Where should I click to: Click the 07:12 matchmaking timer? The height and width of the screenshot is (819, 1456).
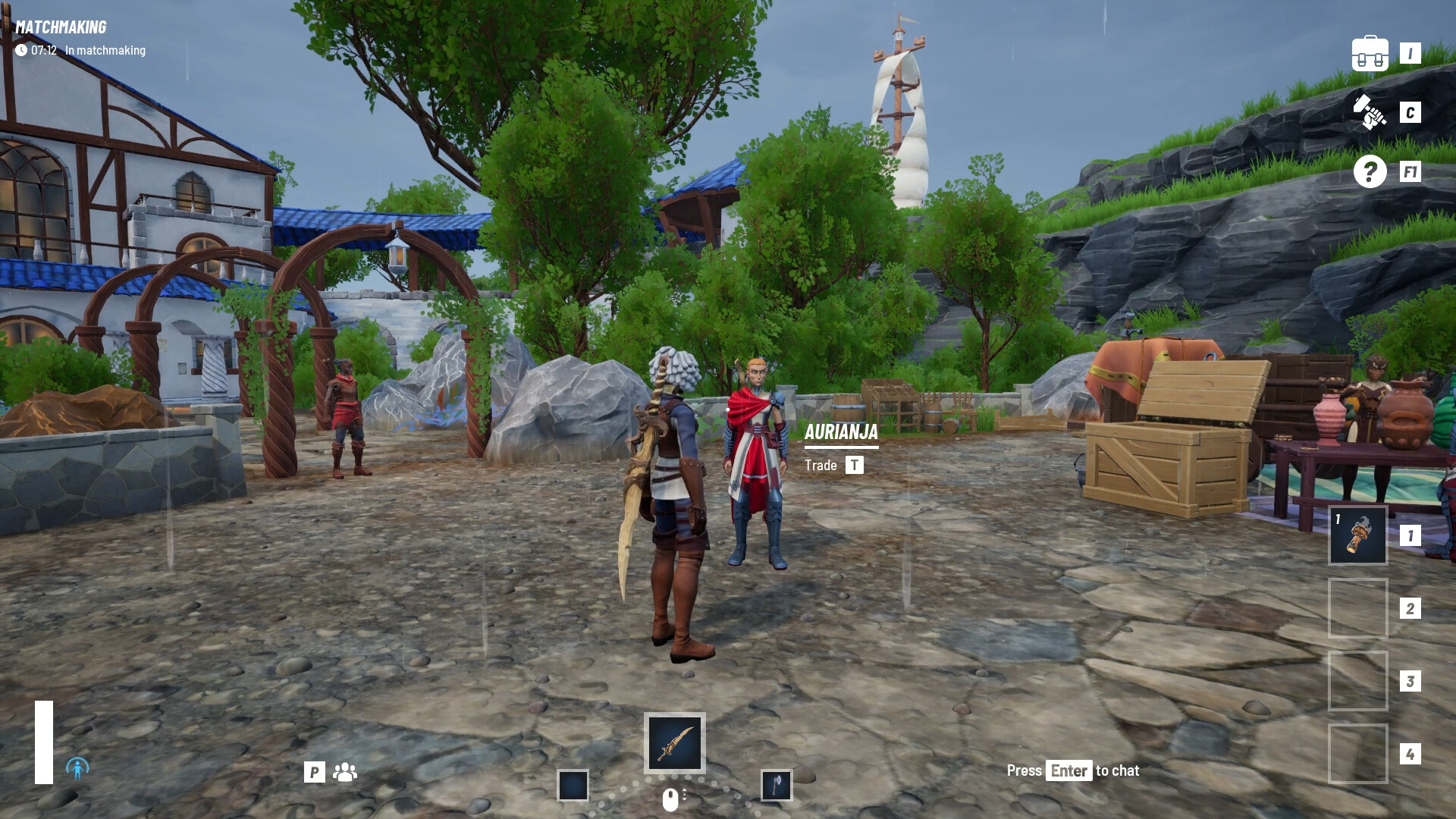42,51
